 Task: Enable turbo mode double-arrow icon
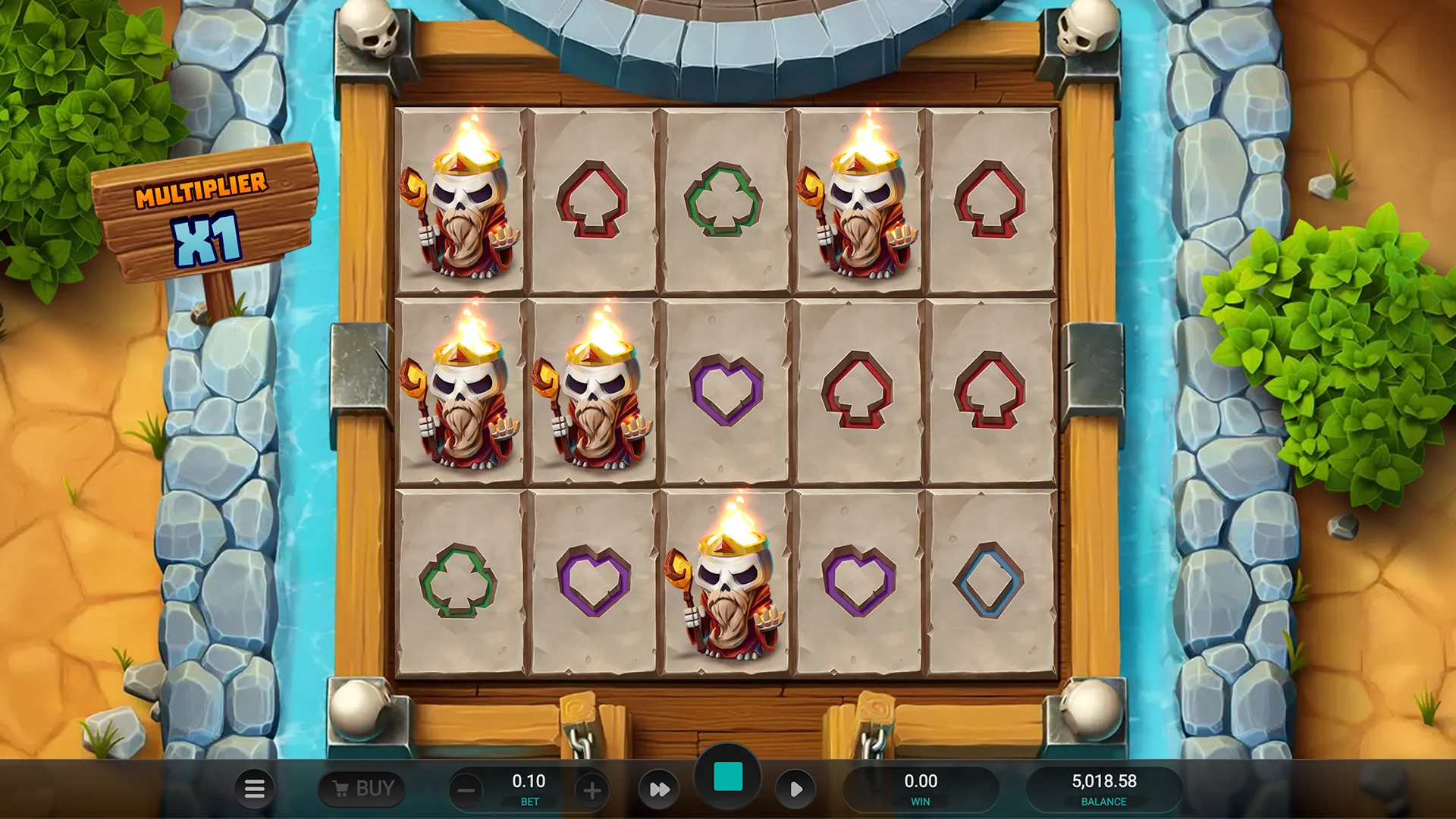pyautogui.click(x=659, y=789)
